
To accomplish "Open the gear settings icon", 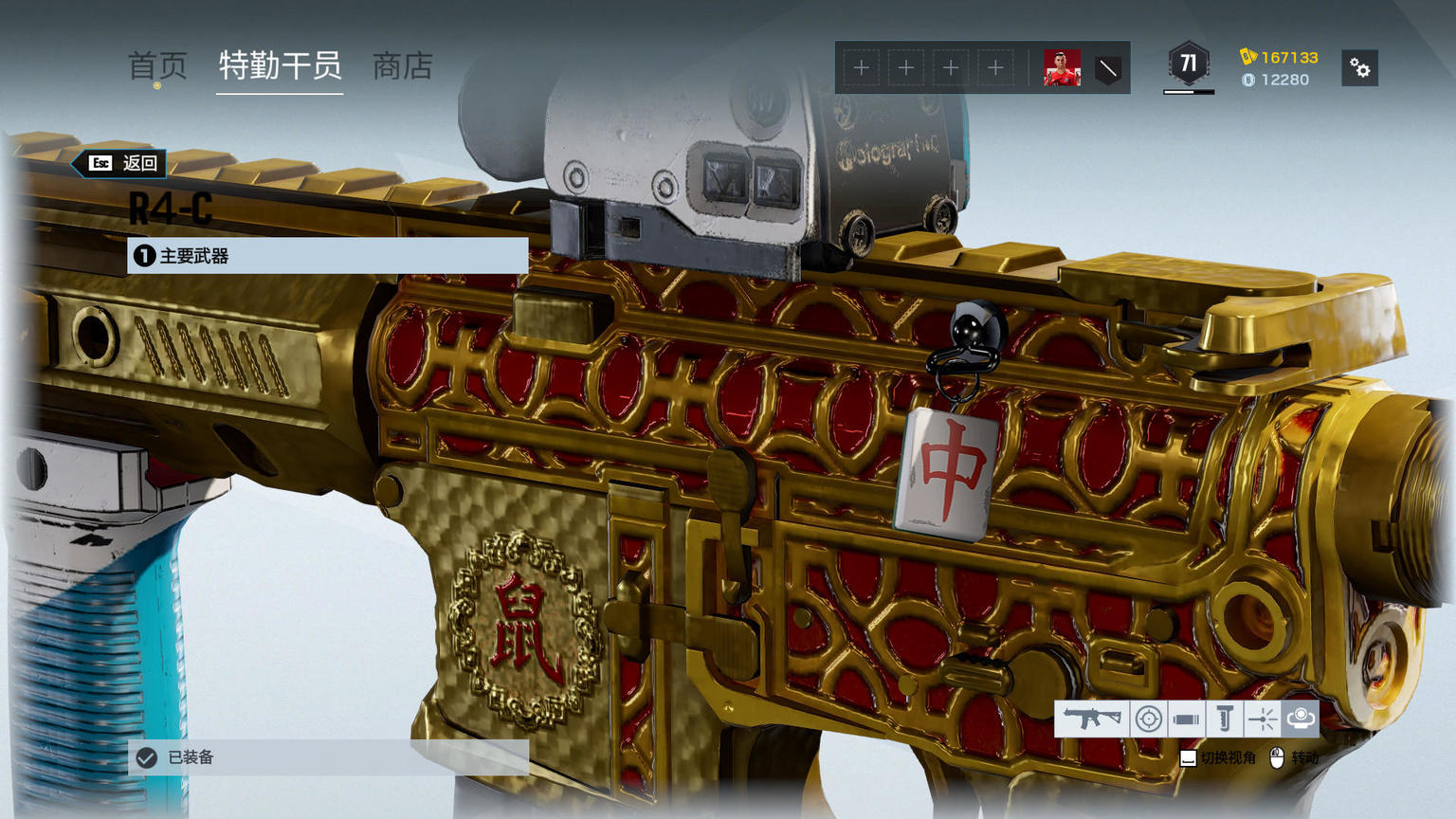I will (1360, 68).
